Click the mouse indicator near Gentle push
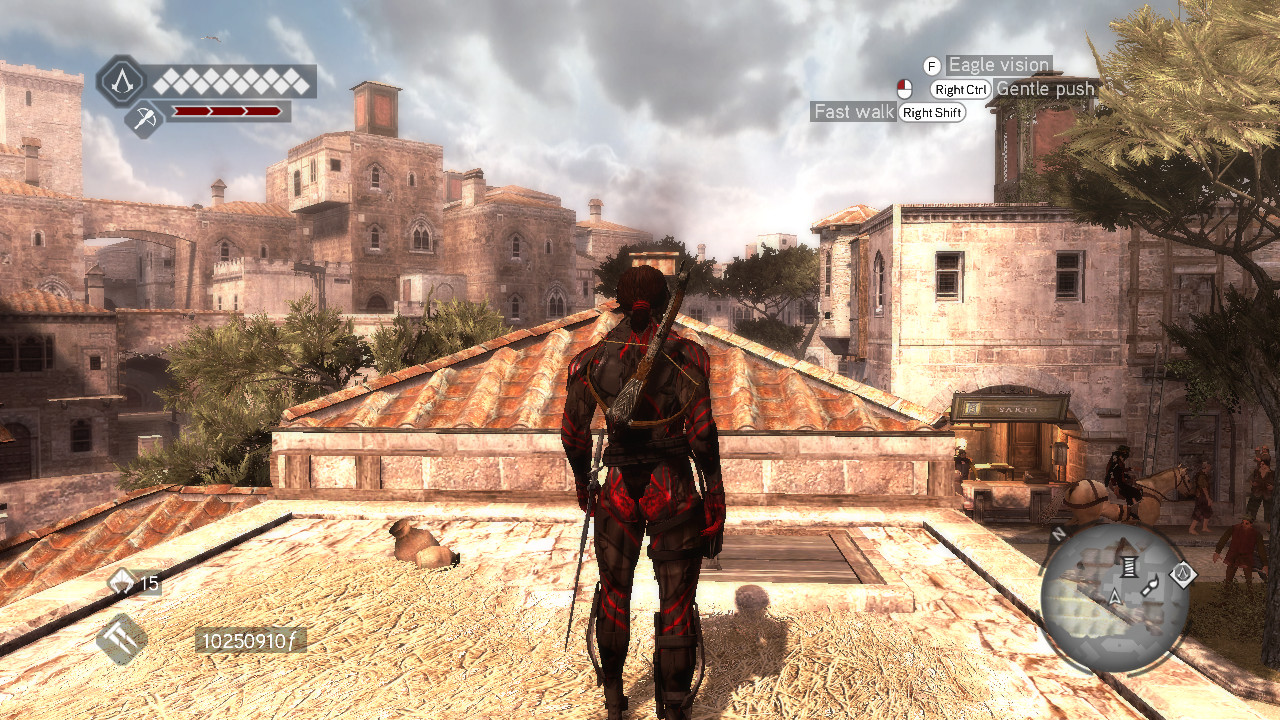This screenshot has width=1280, height=720. 904,89
